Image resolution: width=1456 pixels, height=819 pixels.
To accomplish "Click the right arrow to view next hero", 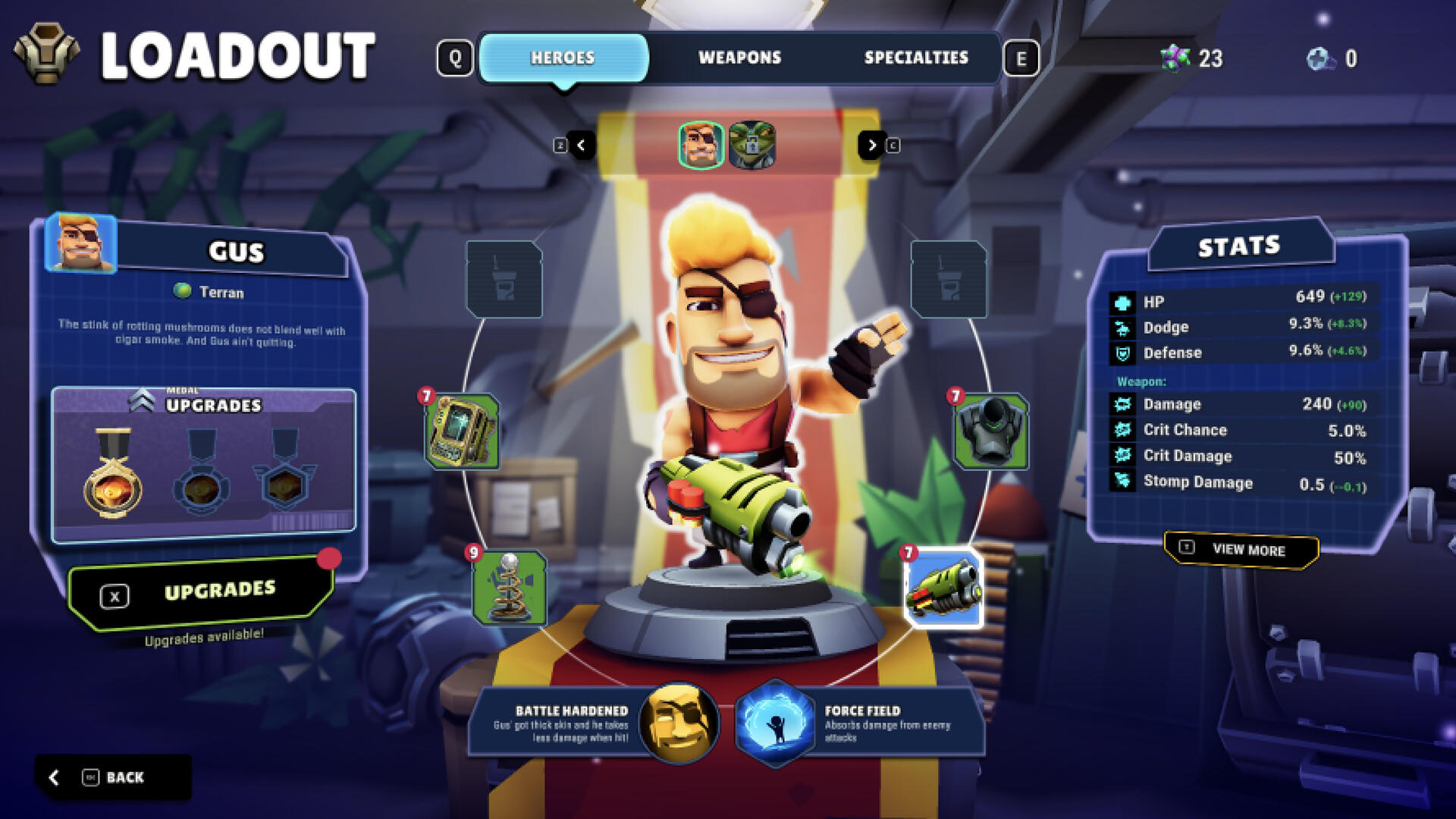I will [871, 146].
